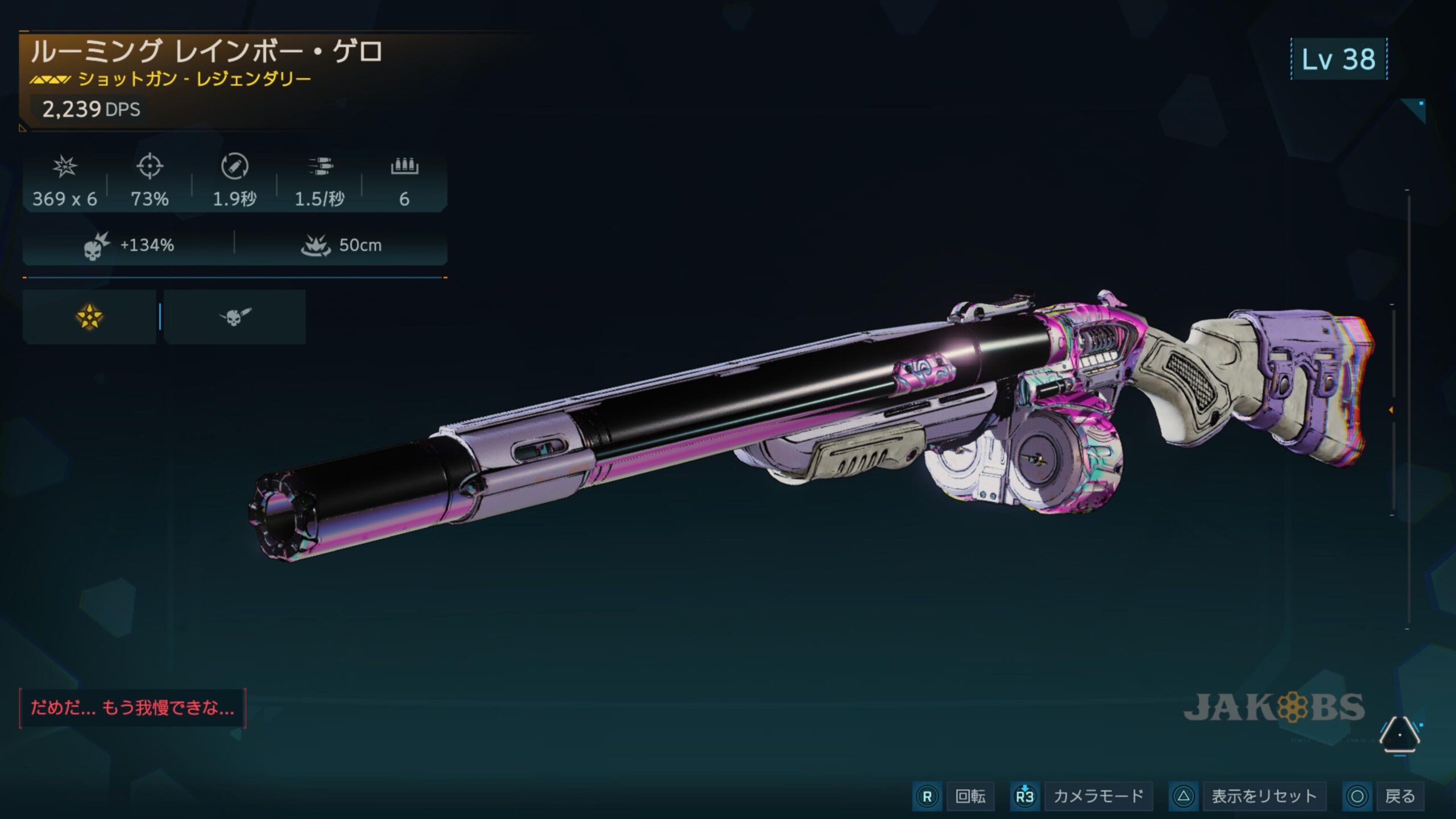Select the gold star legendary perk tab
Screen dimensions: 1456x819
(89, 317)
